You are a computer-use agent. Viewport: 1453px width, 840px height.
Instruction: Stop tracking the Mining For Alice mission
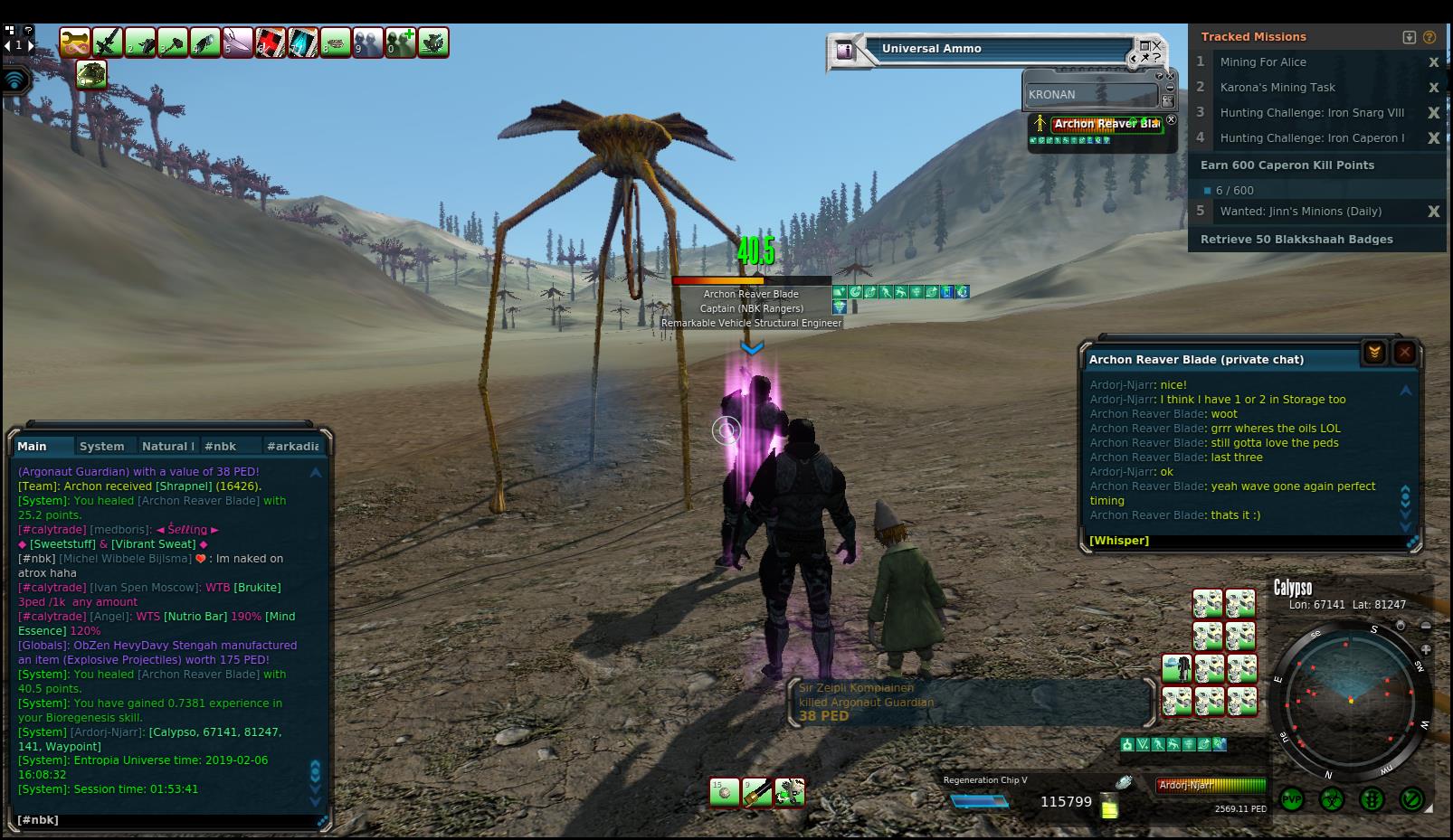[1433, 62]
